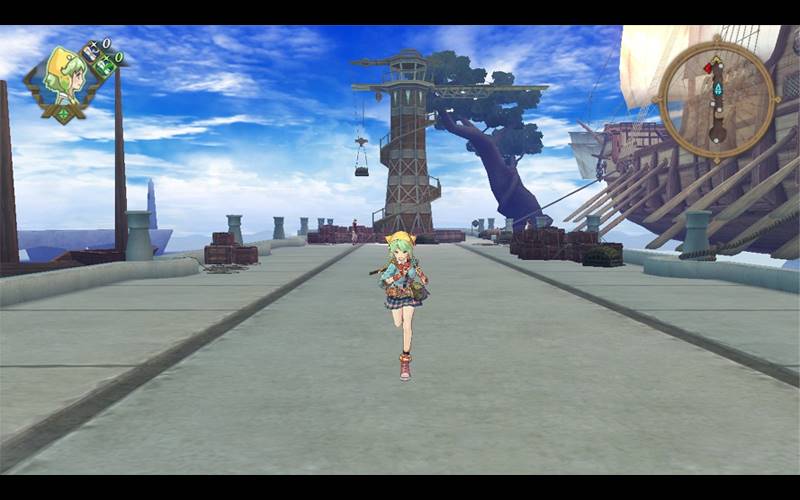The height and width of the screenshot is (500, 800).
Task: Select the green item icon beside the portrait
Action: point(104,66)
